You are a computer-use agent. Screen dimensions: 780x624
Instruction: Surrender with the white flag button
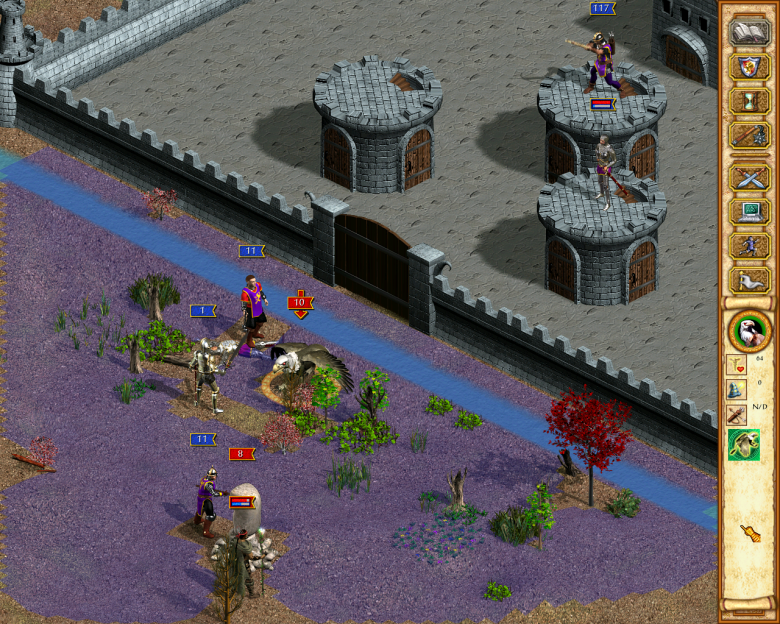point(748,280)
